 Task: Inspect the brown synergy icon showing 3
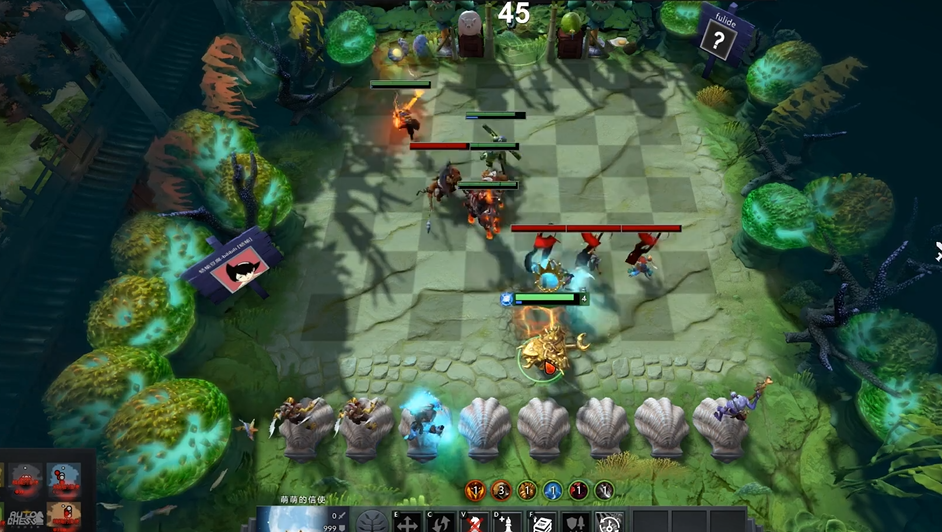(500, 490)
